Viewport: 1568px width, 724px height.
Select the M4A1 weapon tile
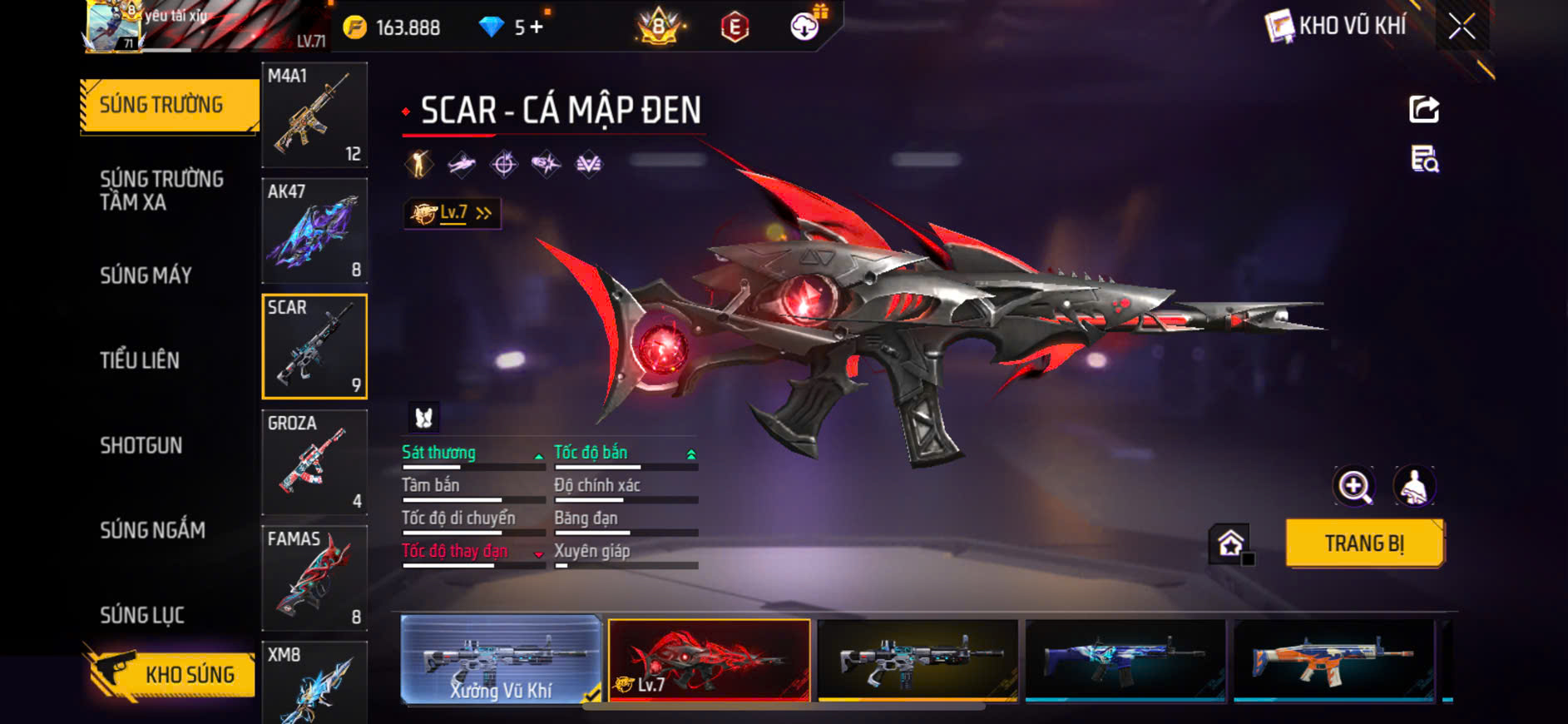click(314, 115)
